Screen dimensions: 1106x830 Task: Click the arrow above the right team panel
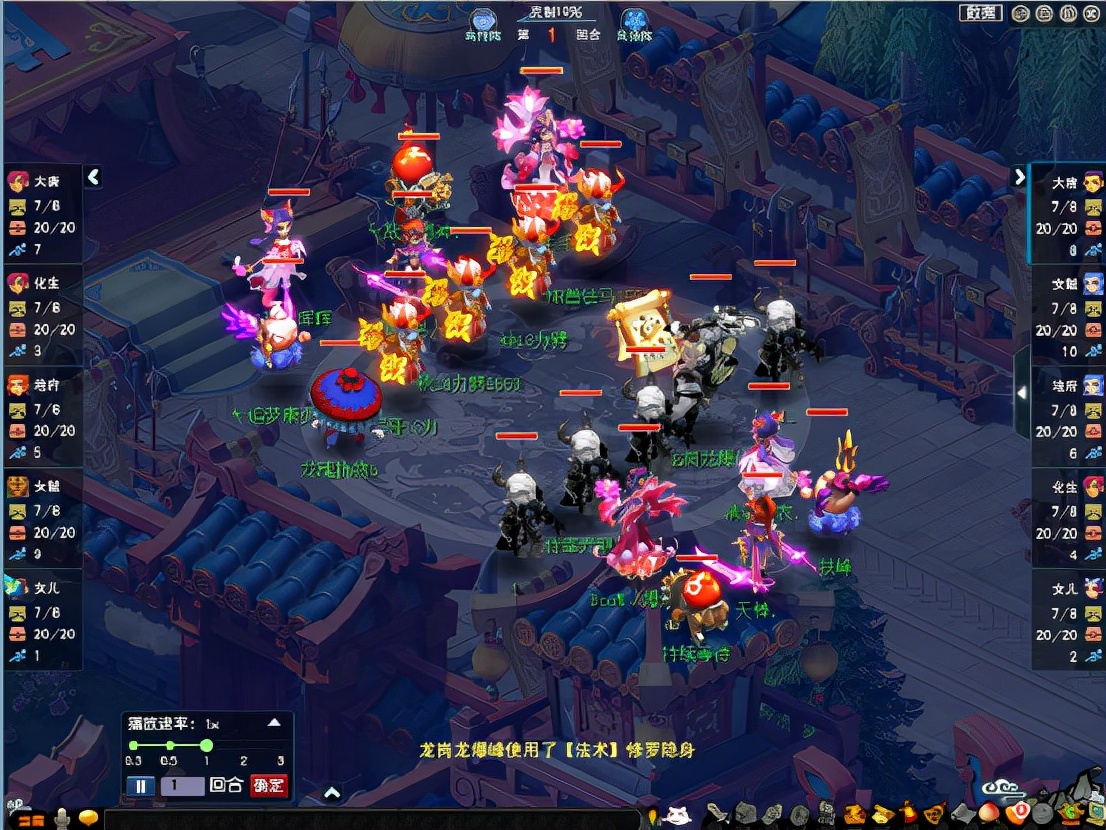(1019, 177)
